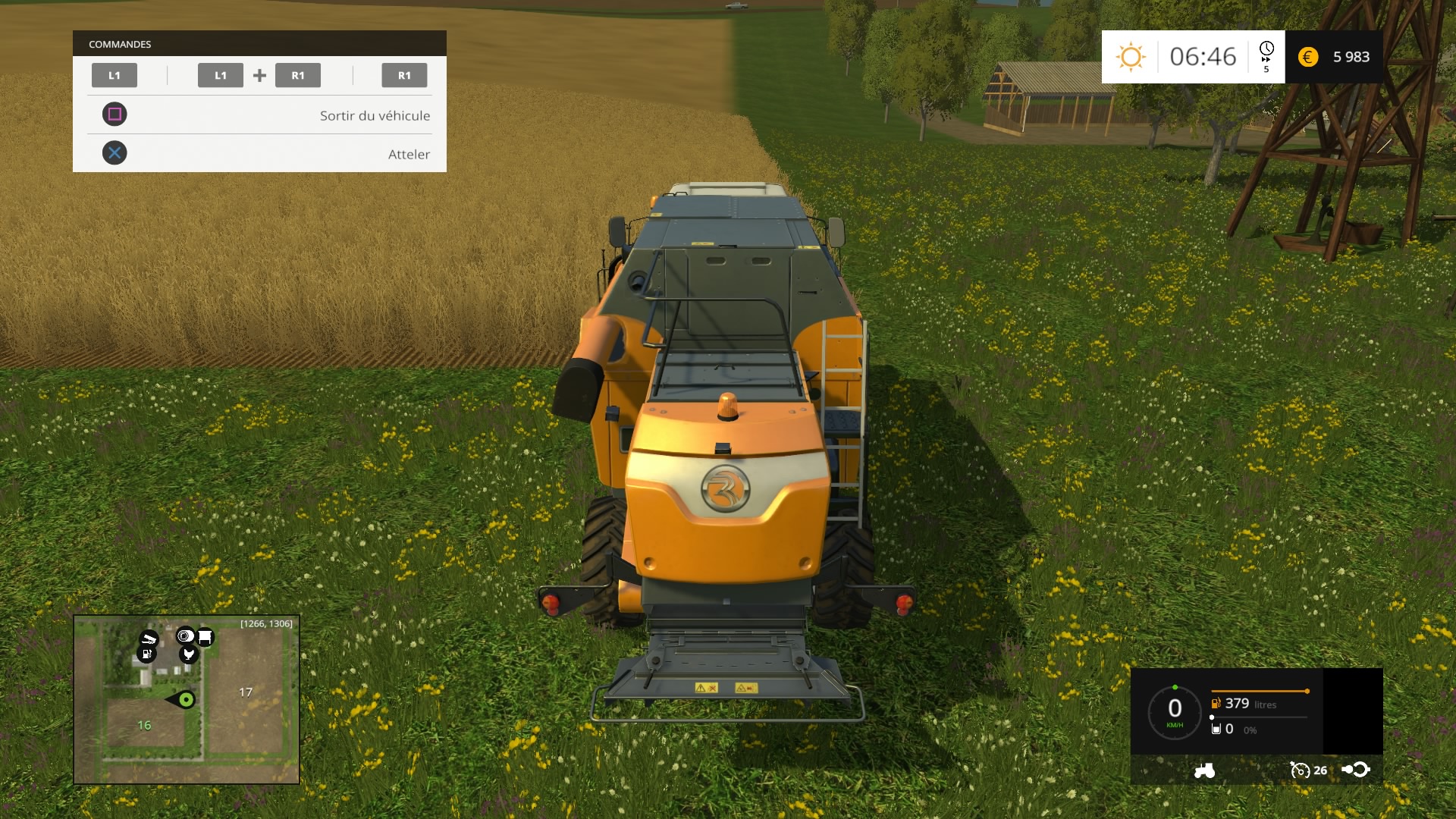
Task: Open the minimap
Action: (x=187, y=699)
